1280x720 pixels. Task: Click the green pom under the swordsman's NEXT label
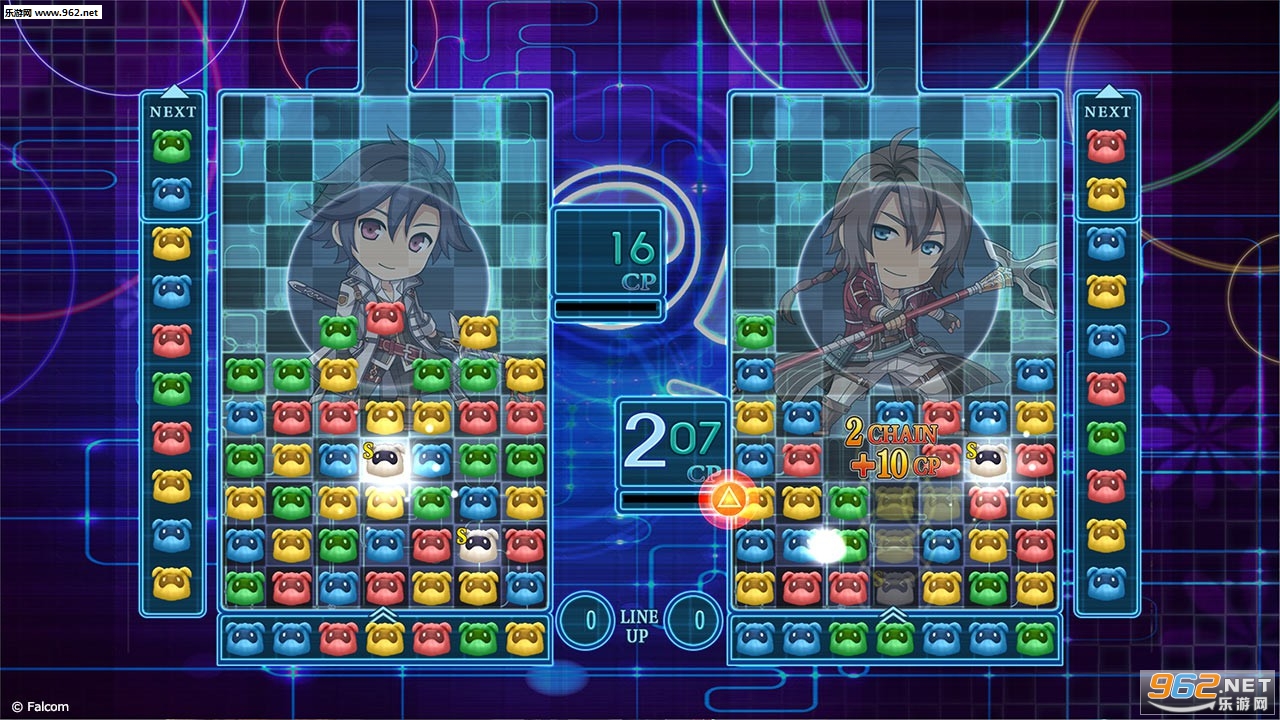(x=172, y=147)
